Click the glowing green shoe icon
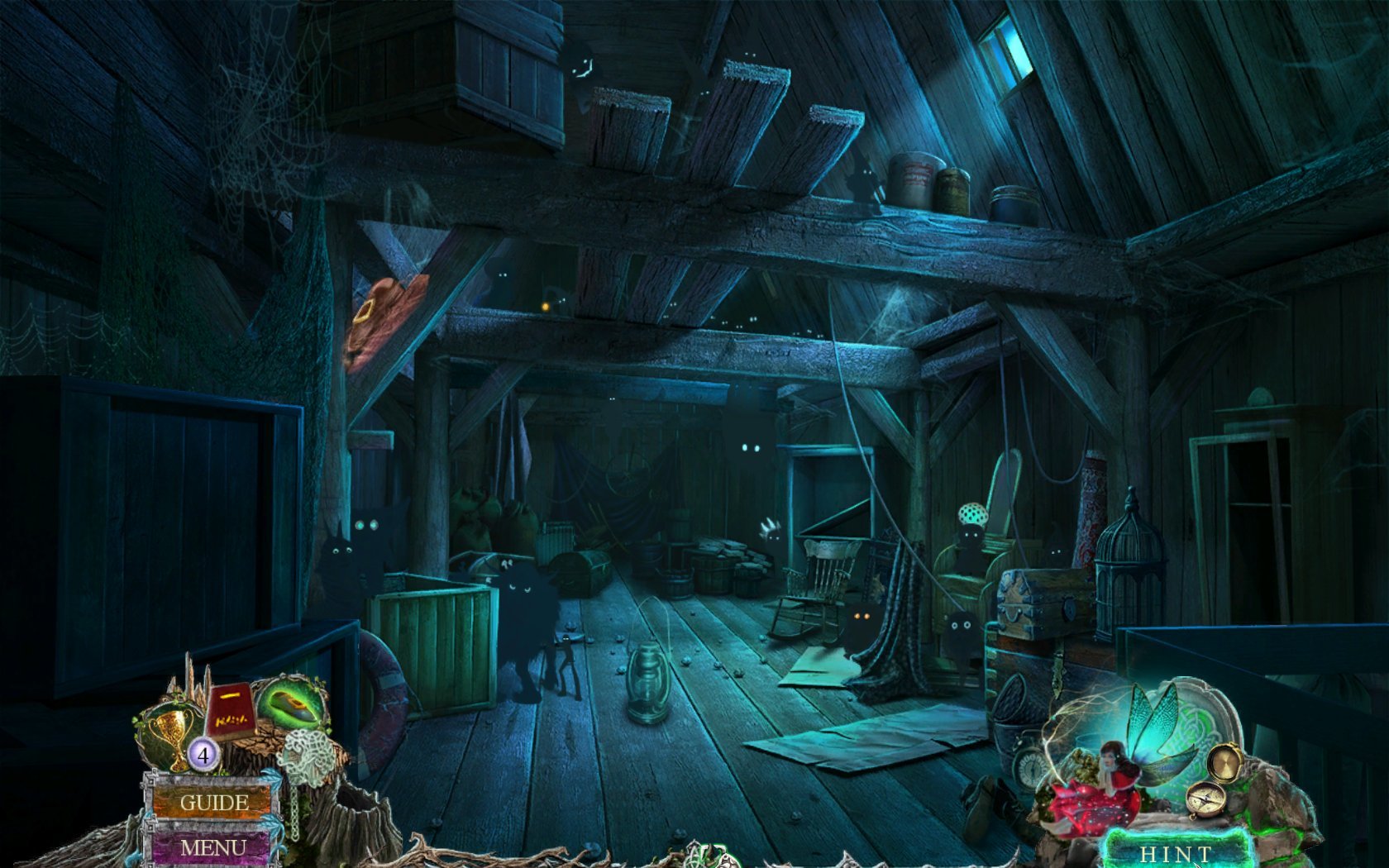The image size is (1389, 868). [292, 704]
